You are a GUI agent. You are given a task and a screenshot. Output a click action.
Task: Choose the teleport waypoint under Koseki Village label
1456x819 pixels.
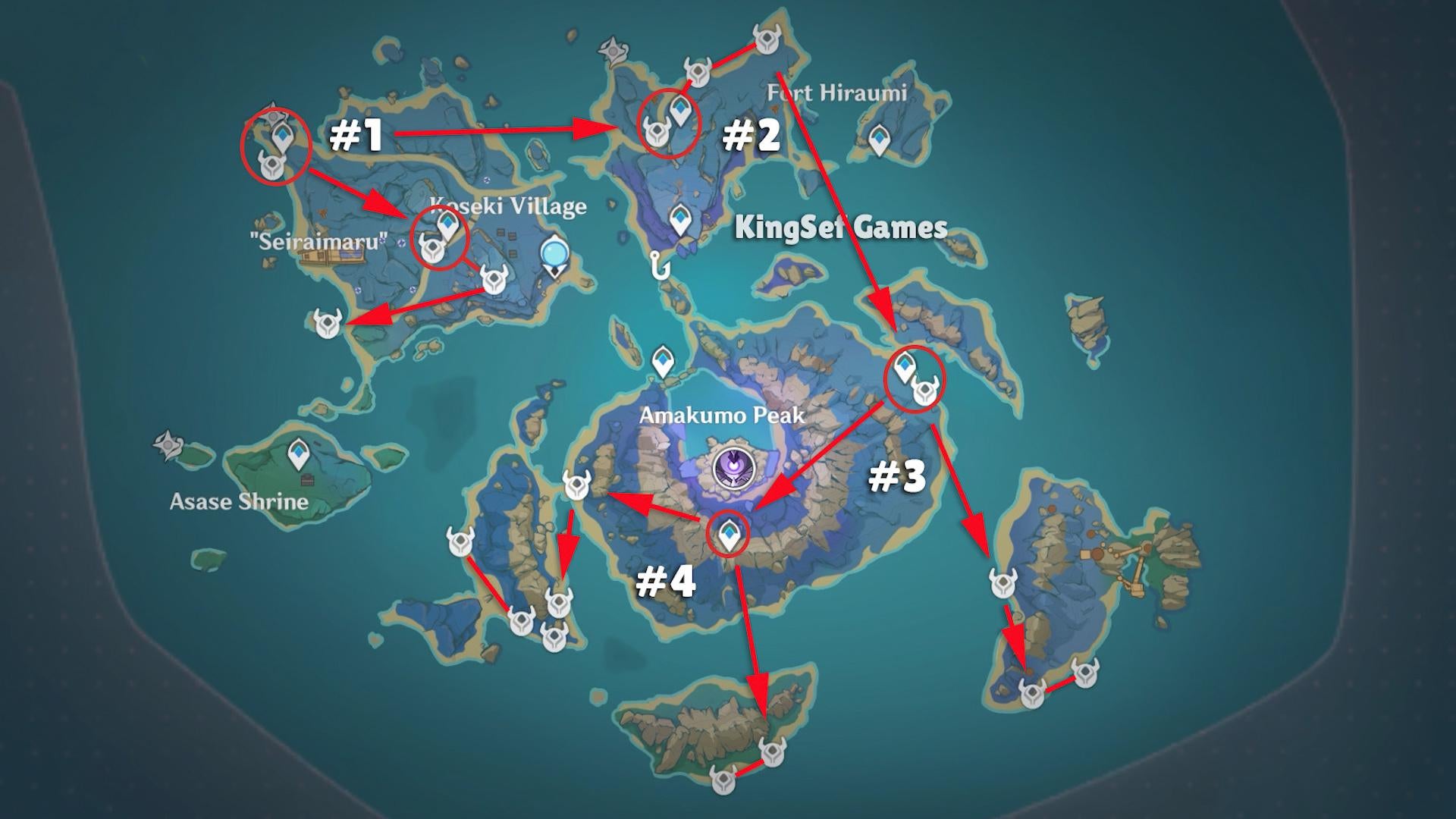[448, 225]
